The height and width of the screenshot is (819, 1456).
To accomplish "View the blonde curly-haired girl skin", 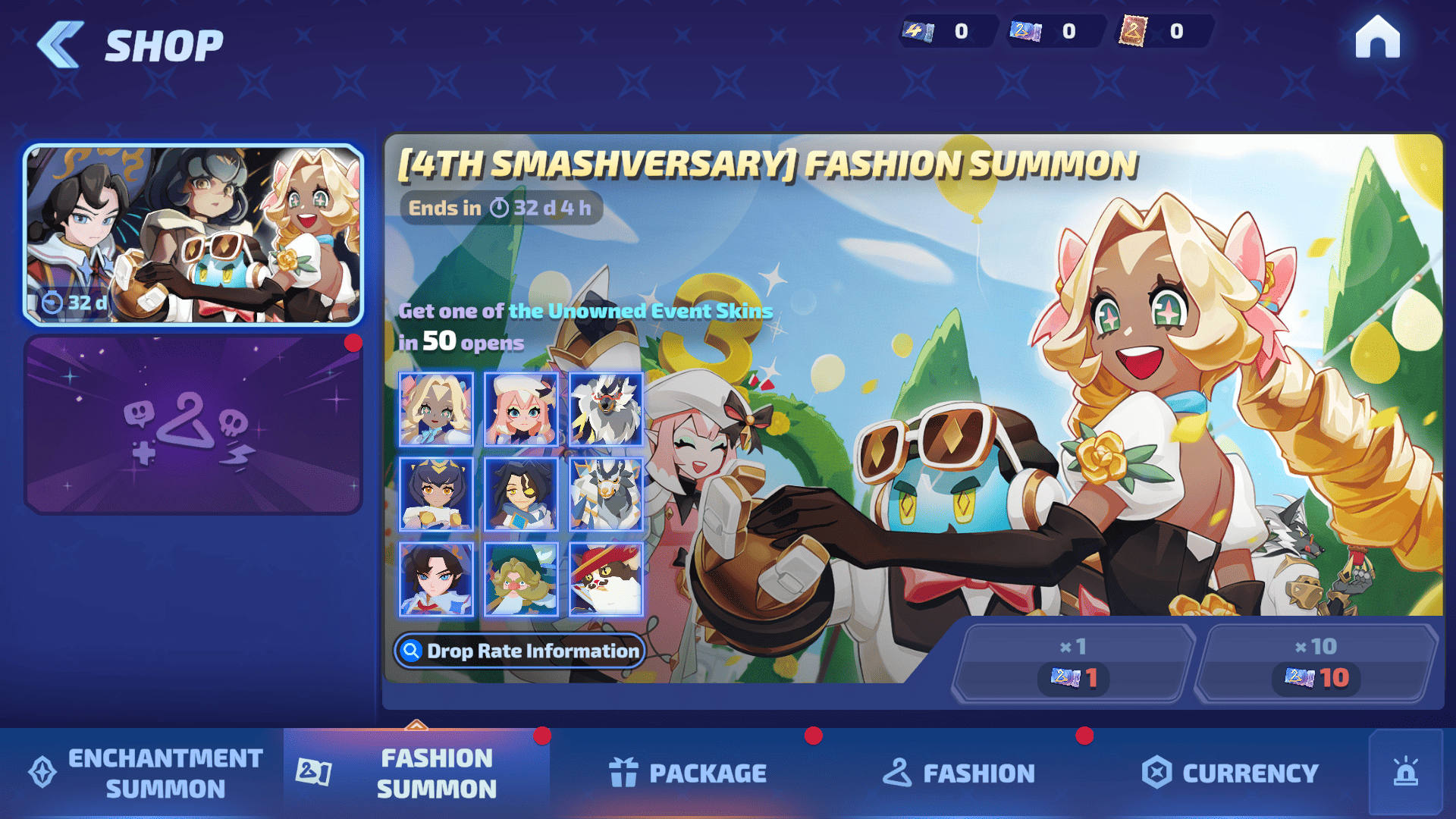I will (x=436, y=409).
